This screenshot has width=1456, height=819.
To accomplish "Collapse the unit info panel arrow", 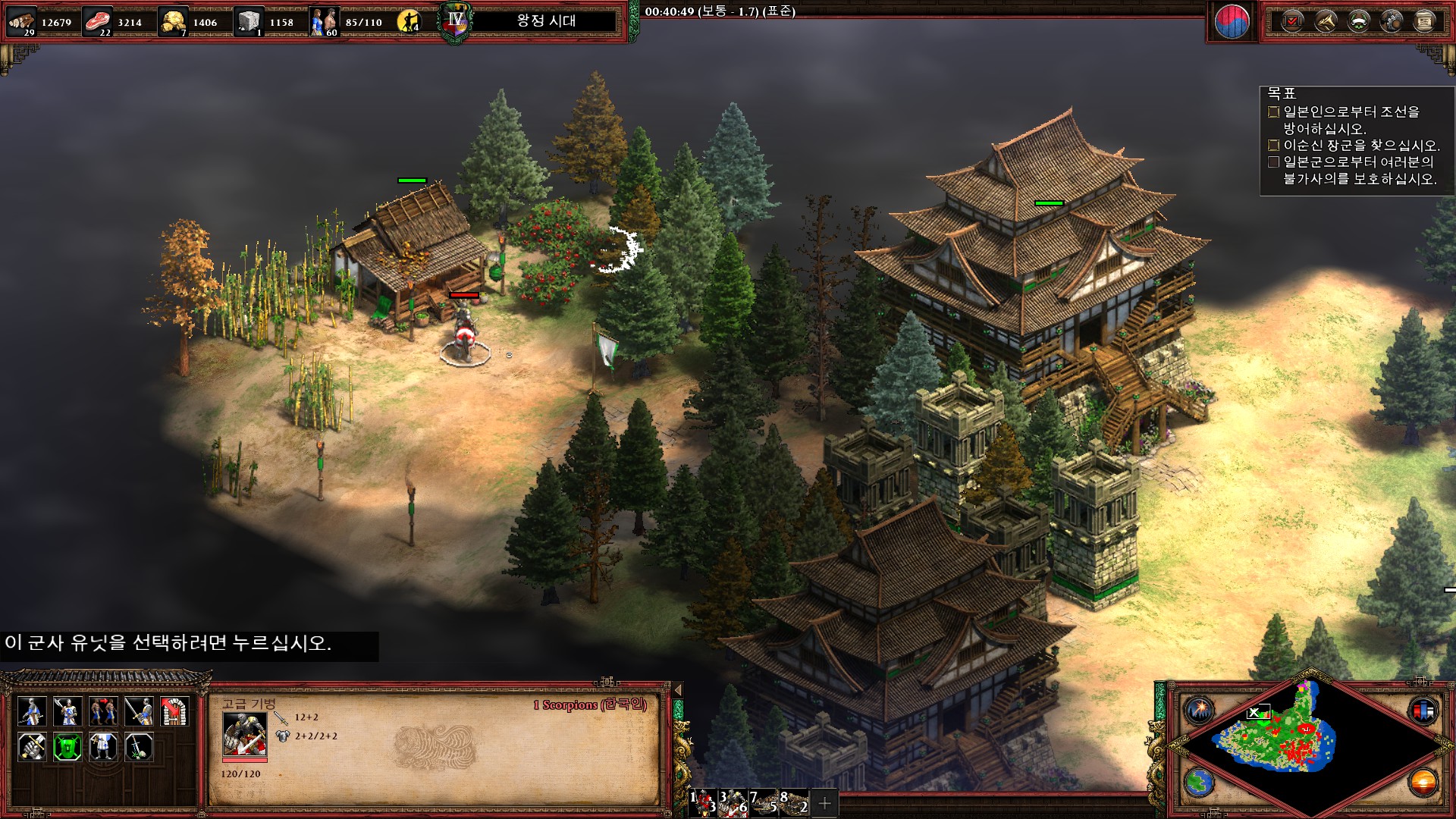I will (678, 690).
